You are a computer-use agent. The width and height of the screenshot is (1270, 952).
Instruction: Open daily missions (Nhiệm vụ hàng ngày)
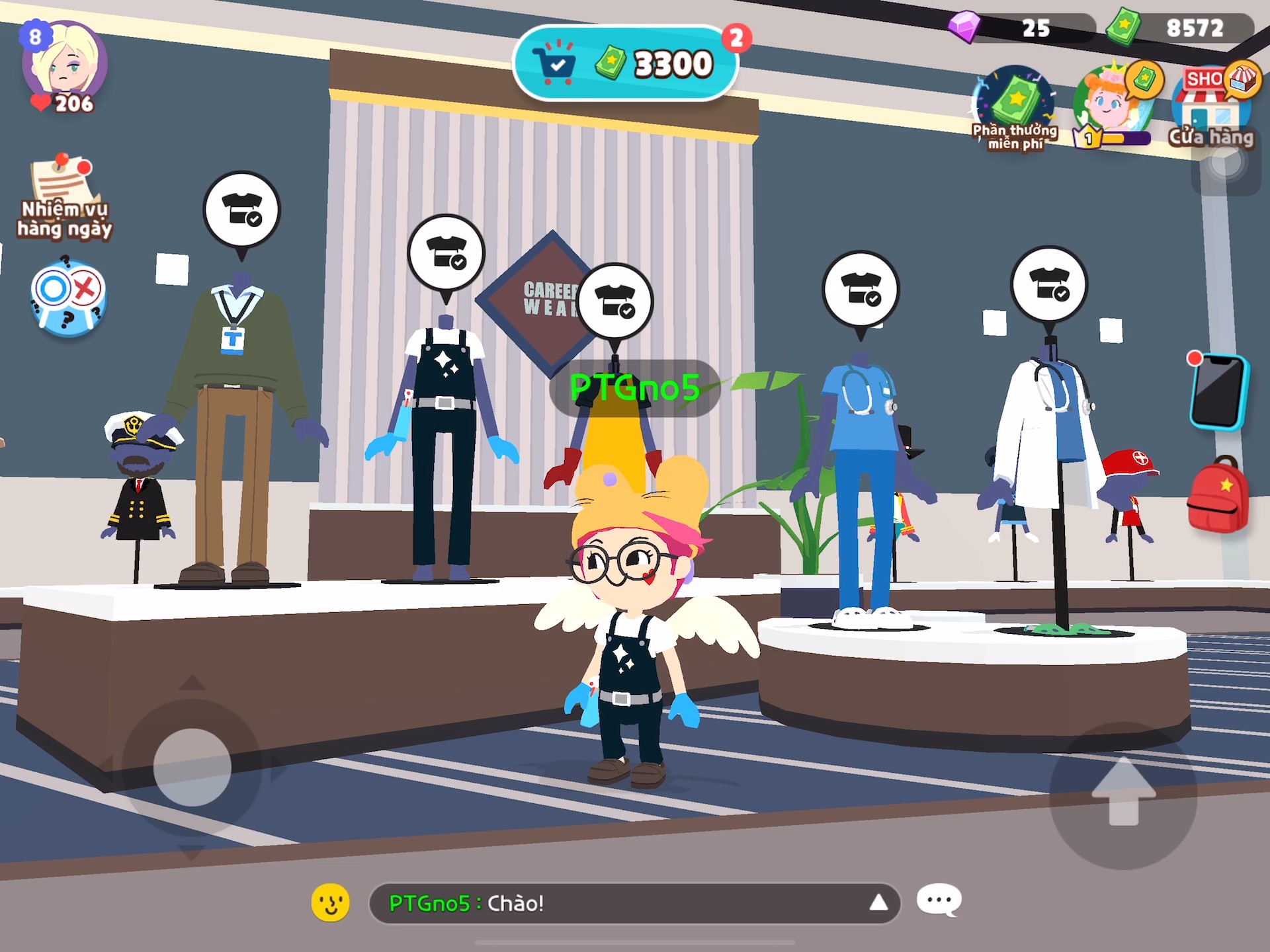64,196
